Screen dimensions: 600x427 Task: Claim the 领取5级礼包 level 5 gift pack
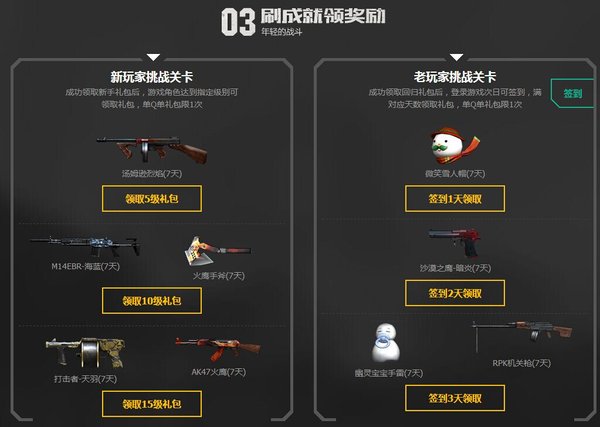click(151, 198)
